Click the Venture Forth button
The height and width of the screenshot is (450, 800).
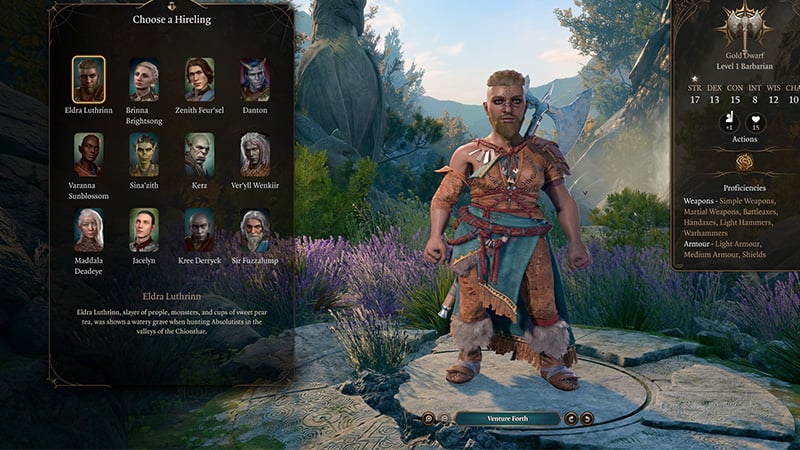click(x=507, y=418)
